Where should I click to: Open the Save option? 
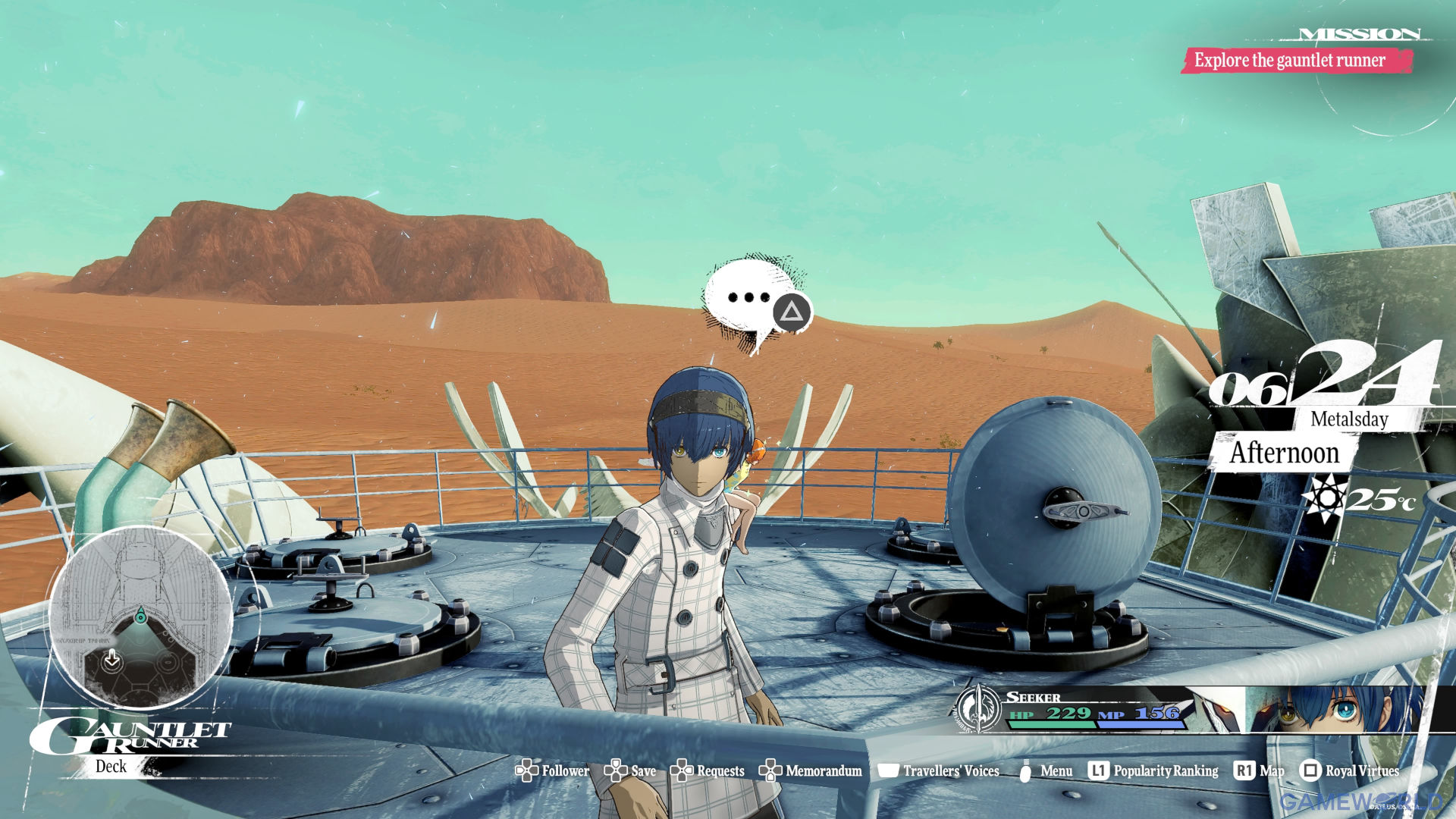point(631,770)
